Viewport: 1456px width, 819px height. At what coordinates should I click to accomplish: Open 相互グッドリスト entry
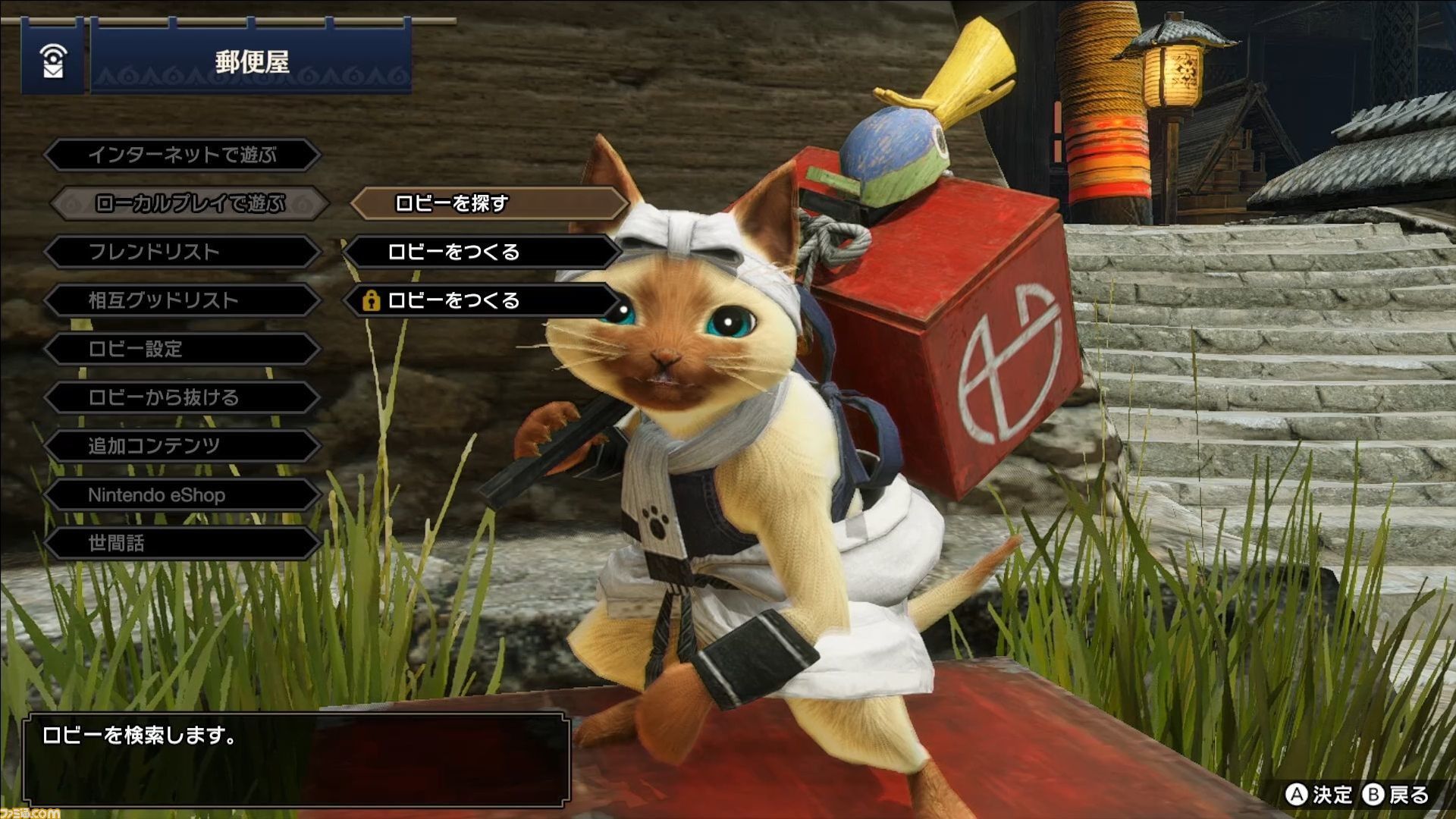(x=182, y=300)
